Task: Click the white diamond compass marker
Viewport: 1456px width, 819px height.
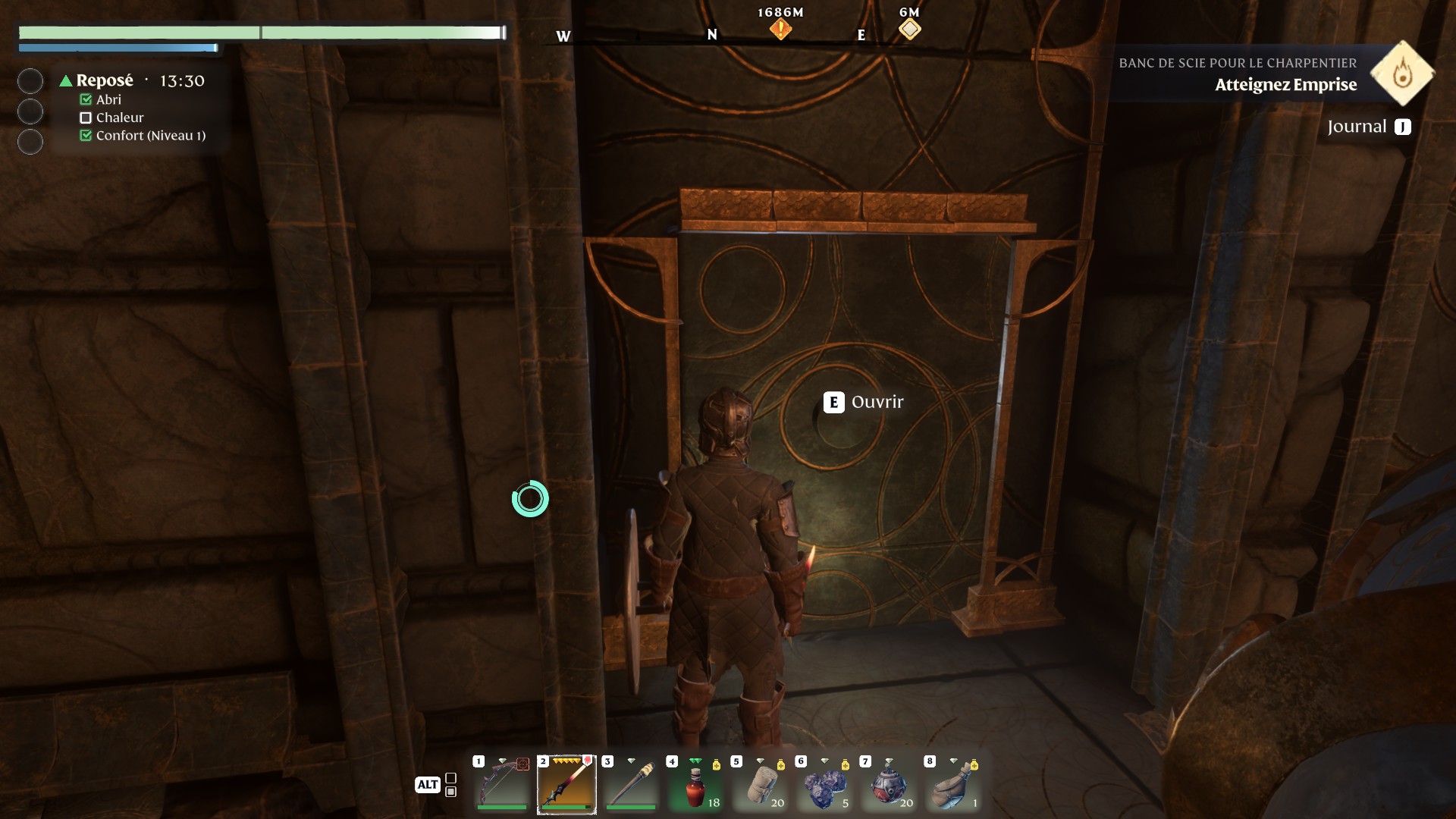Action: pyautogui.click(x=909, y=30)
